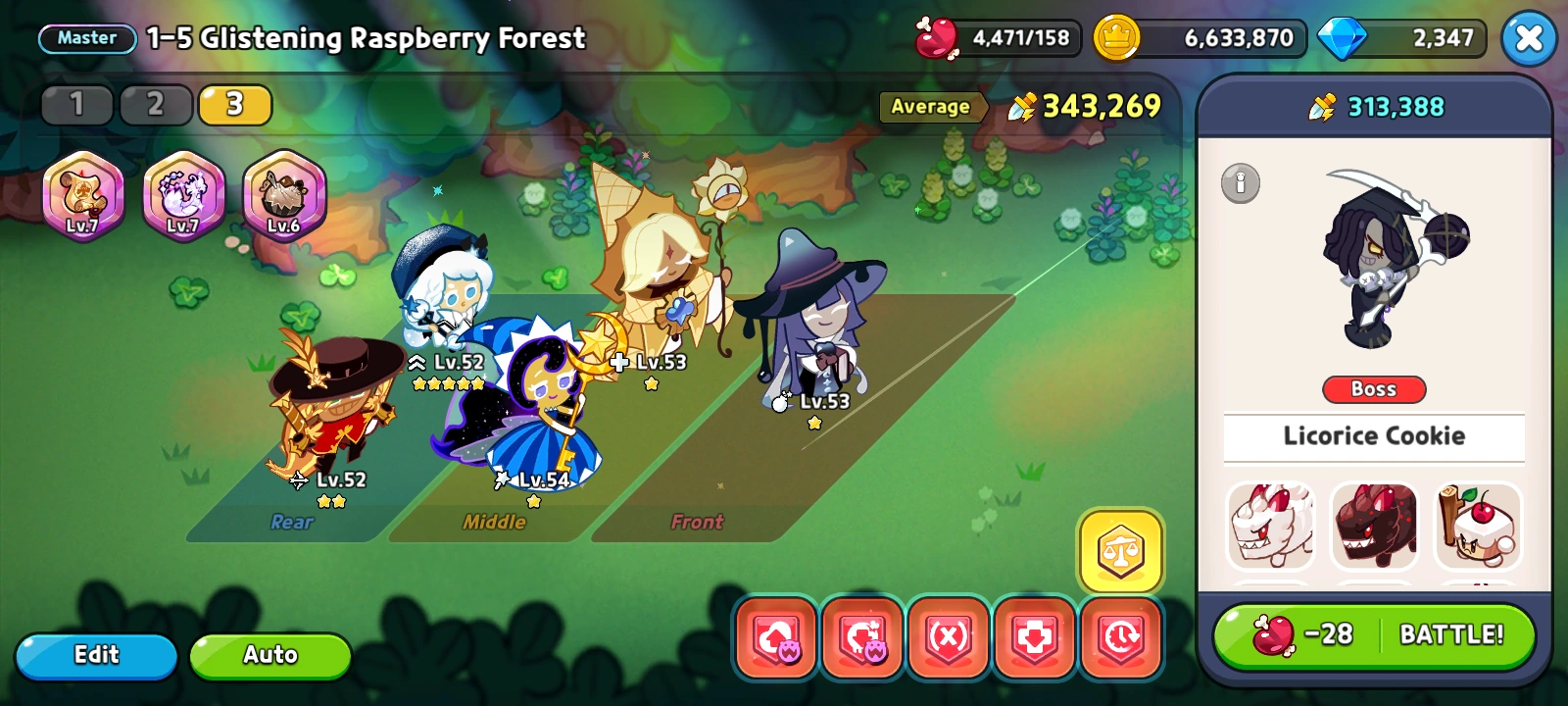This screenshot has height=706, width=1568.
Task: Click the attack-up stage modifier icon
Action: coord(777,638)
